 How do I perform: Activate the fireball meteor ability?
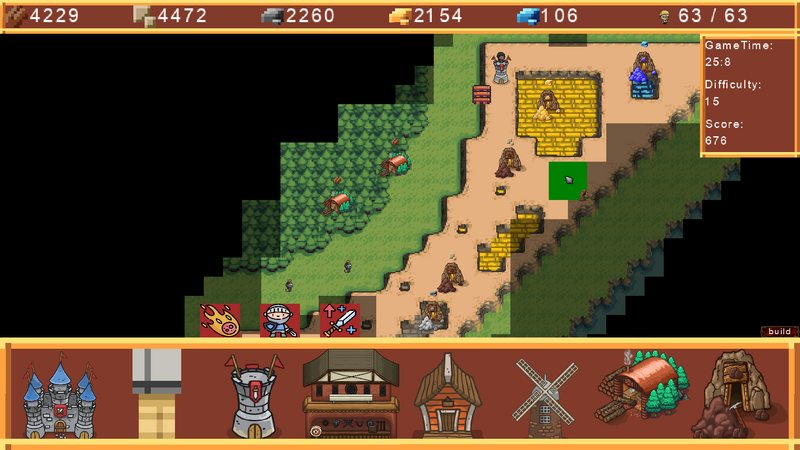coord(220,320)
